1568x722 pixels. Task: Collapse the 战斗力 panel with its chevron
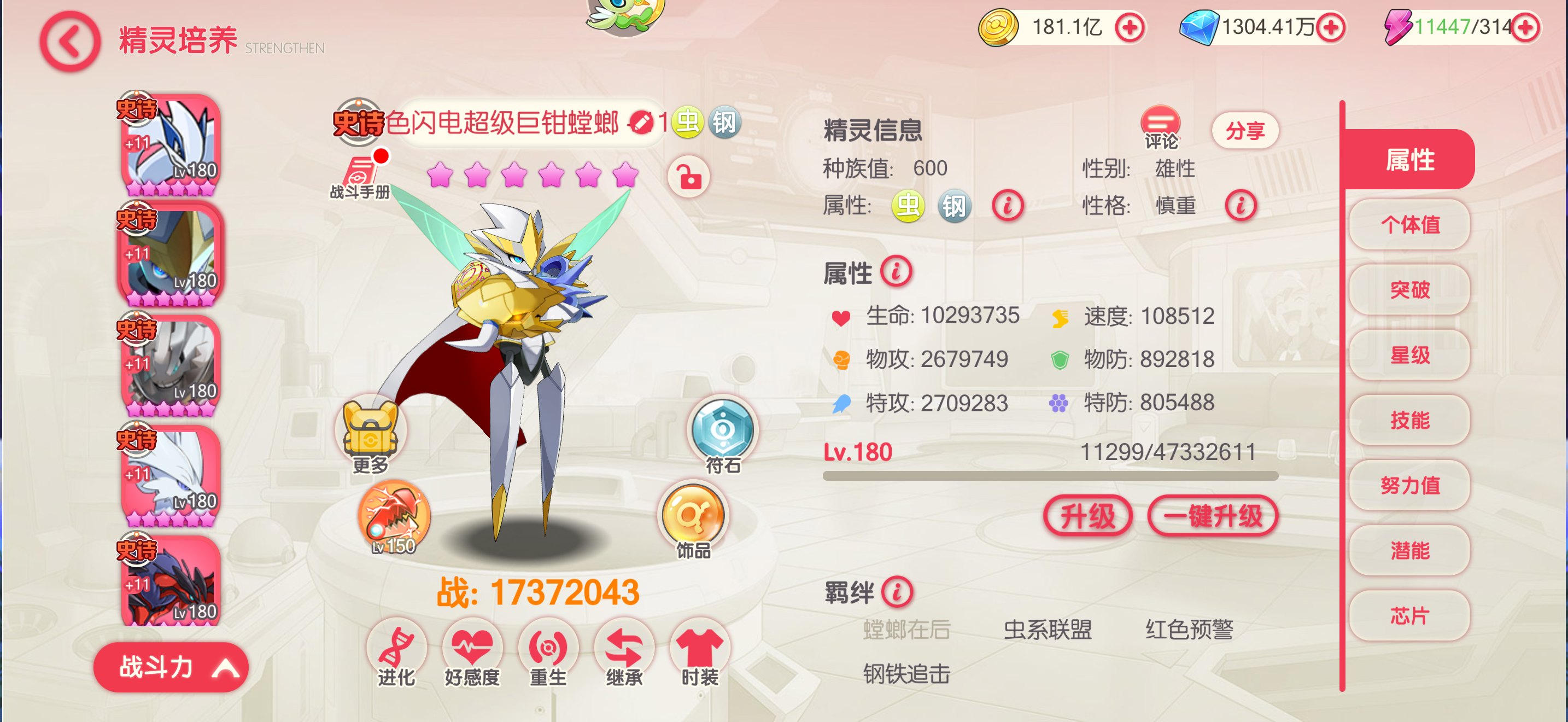pyautogui.click(x=226, y=667)
